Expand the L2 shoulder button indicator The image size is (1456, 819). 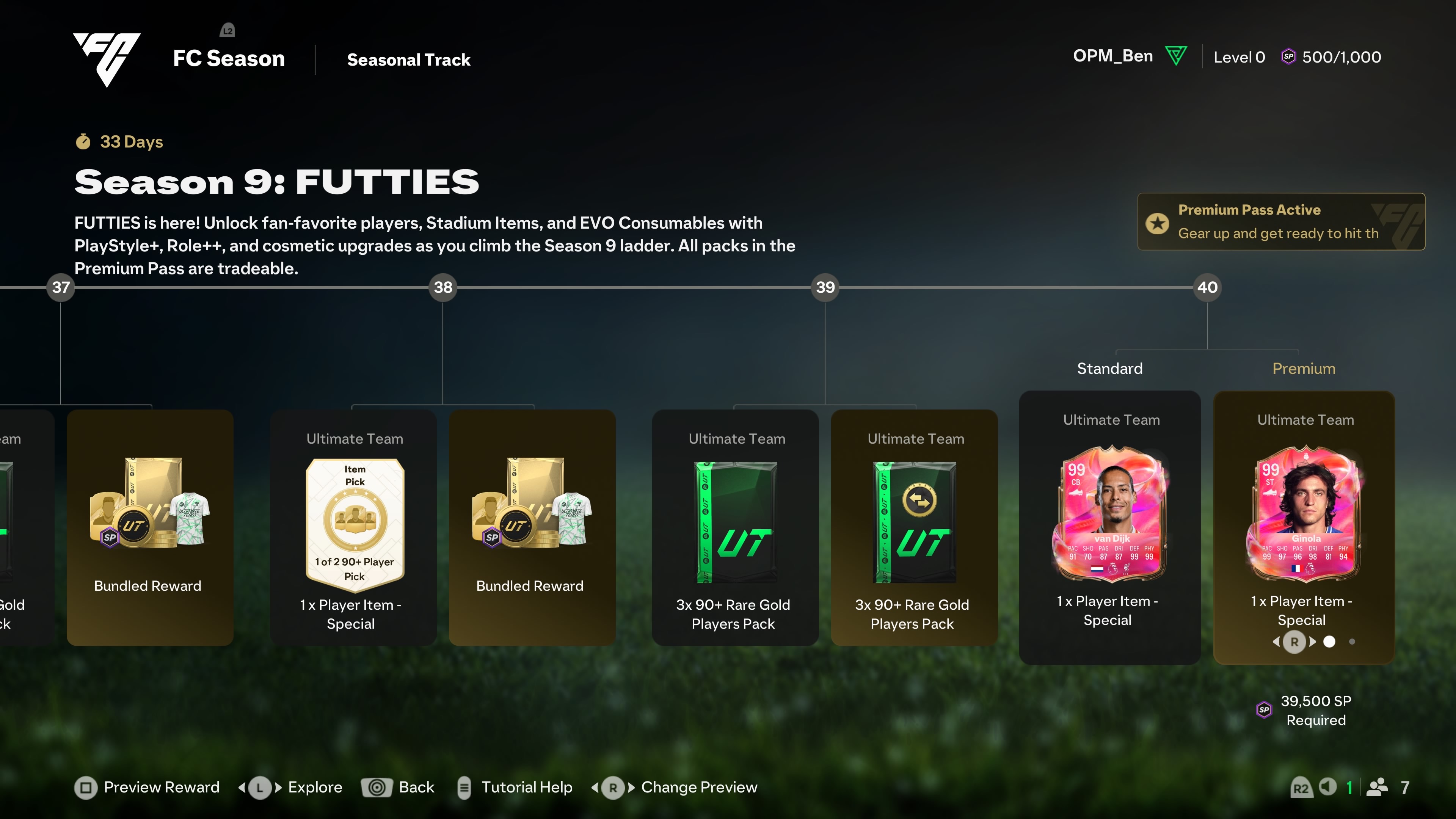[228, 30]
